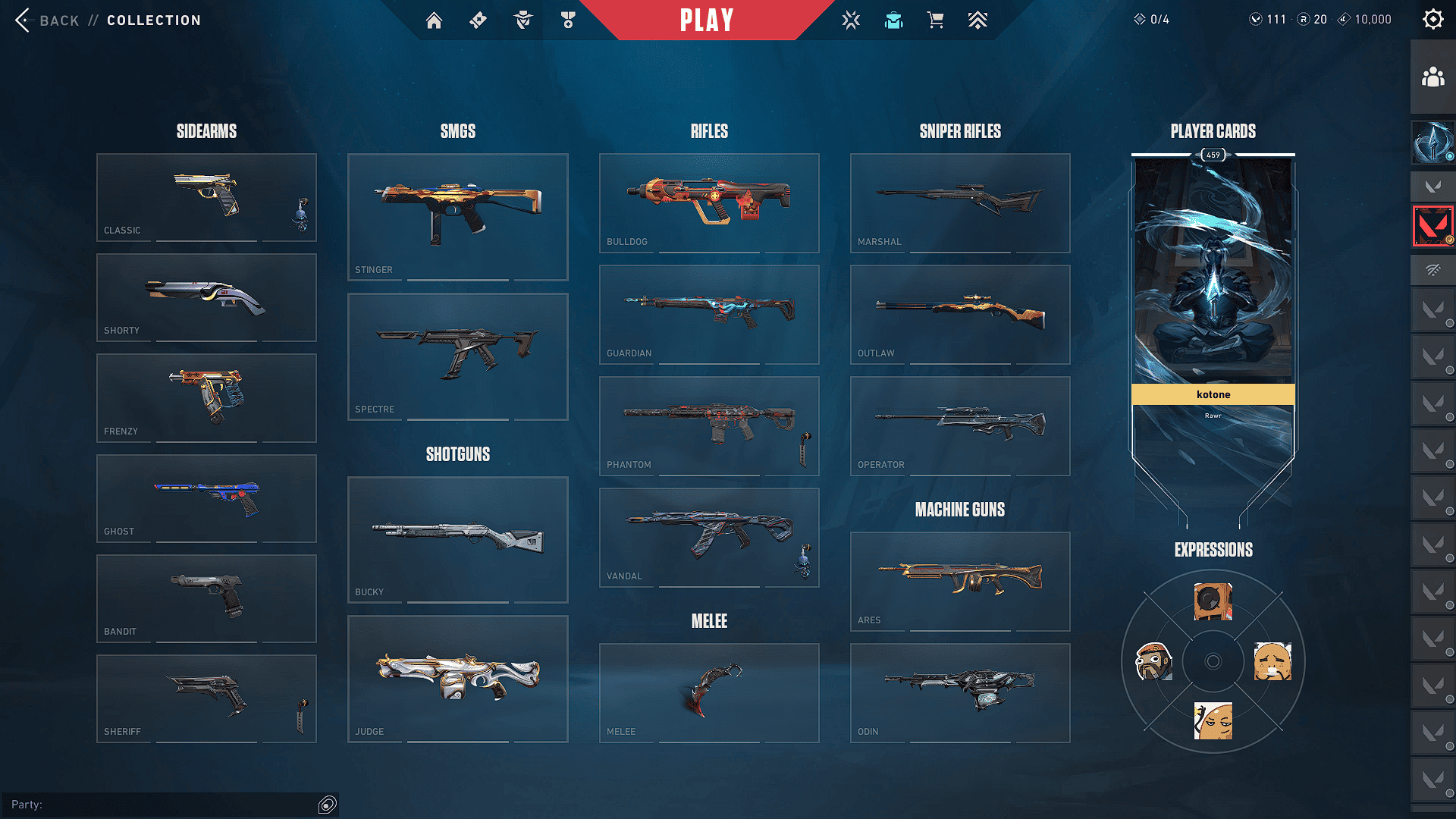The height and width of the screenshot is (819, 1456).
Task: Select the Stinger SMG slot
Action: 457,217
